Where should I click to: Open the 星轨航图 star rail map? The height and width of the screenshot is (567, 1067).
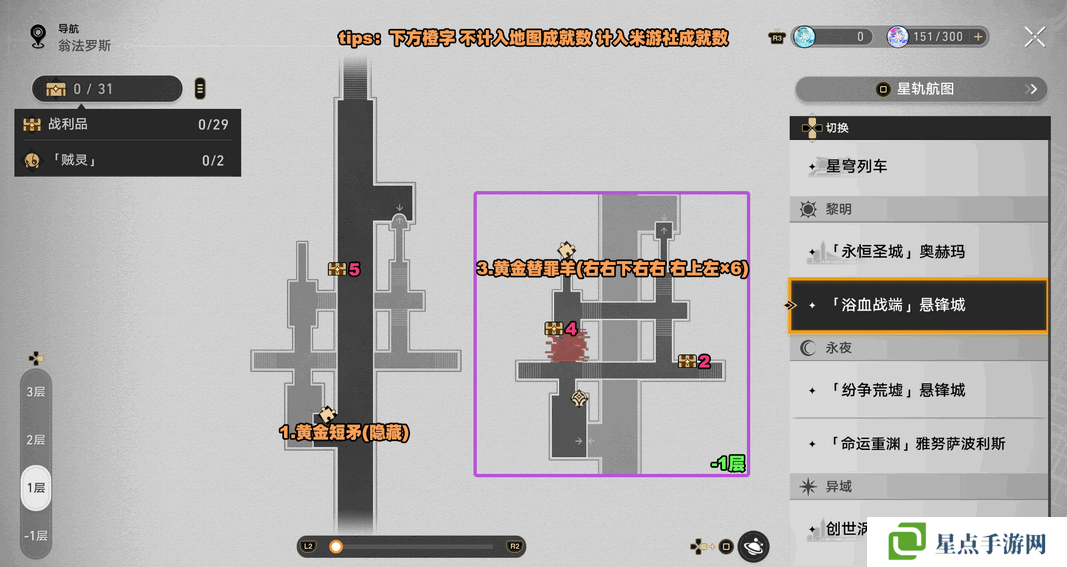pyautogui.click(x=920, y=89)
